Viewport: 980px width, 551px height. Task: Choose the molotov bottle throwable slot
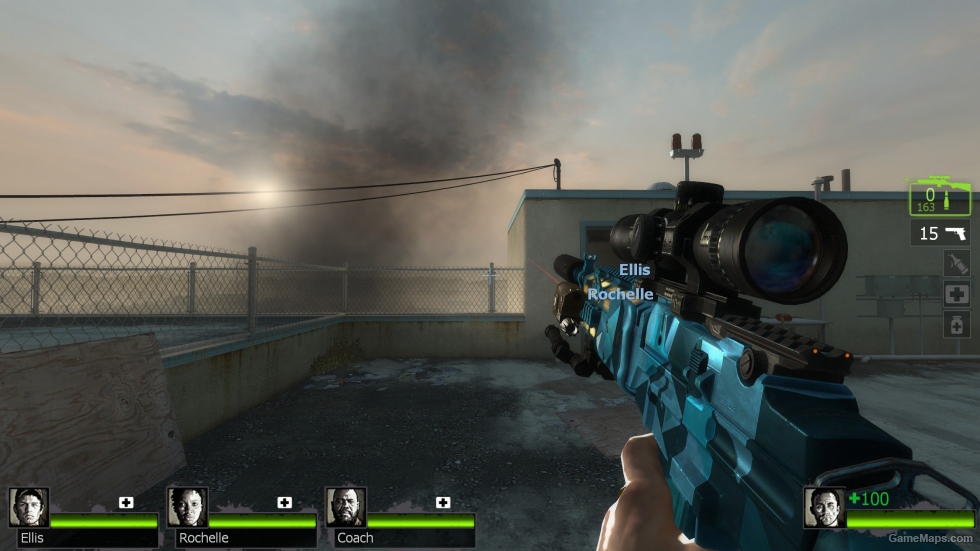click(956, 264)
